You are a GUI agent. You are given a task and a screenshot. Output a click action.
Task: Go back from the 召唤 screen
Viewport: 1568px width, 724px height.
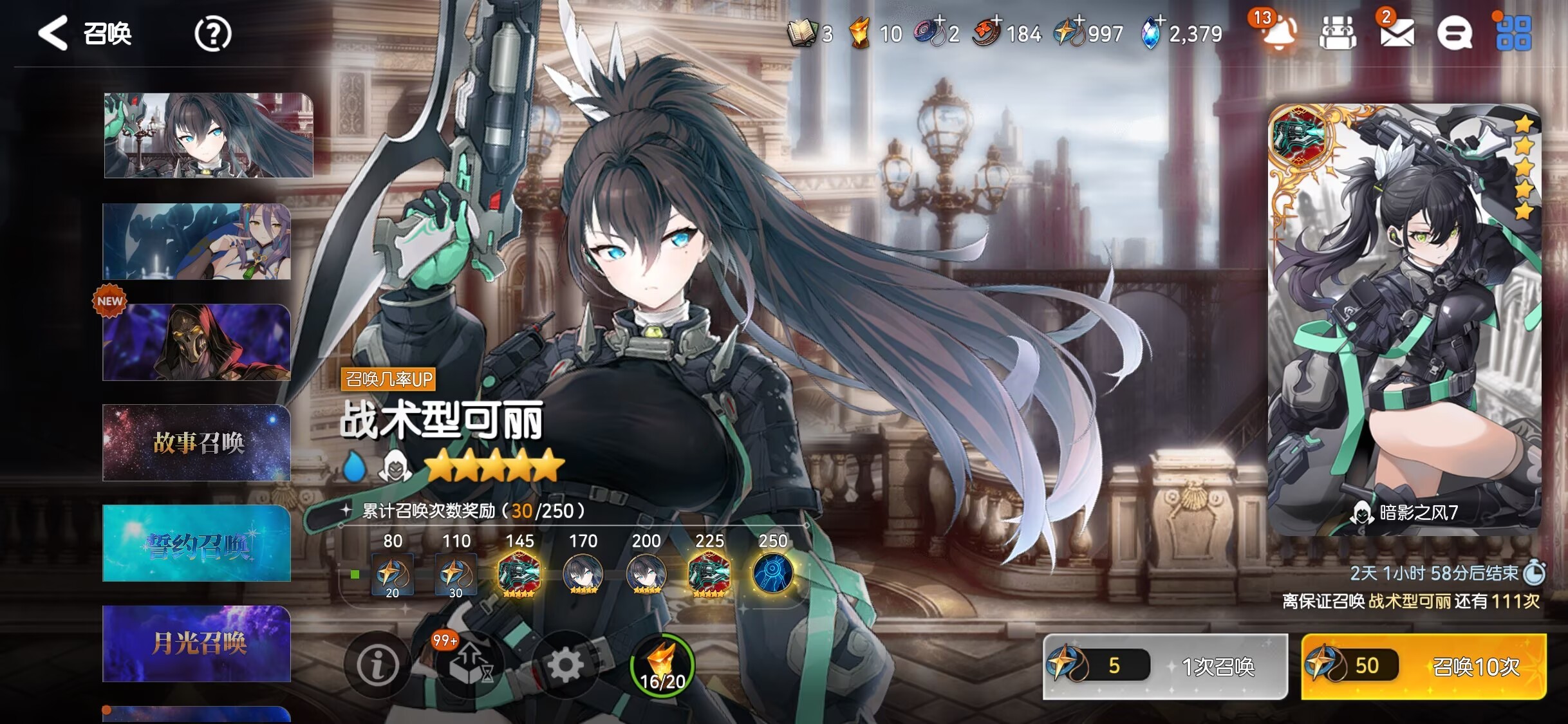53,33
